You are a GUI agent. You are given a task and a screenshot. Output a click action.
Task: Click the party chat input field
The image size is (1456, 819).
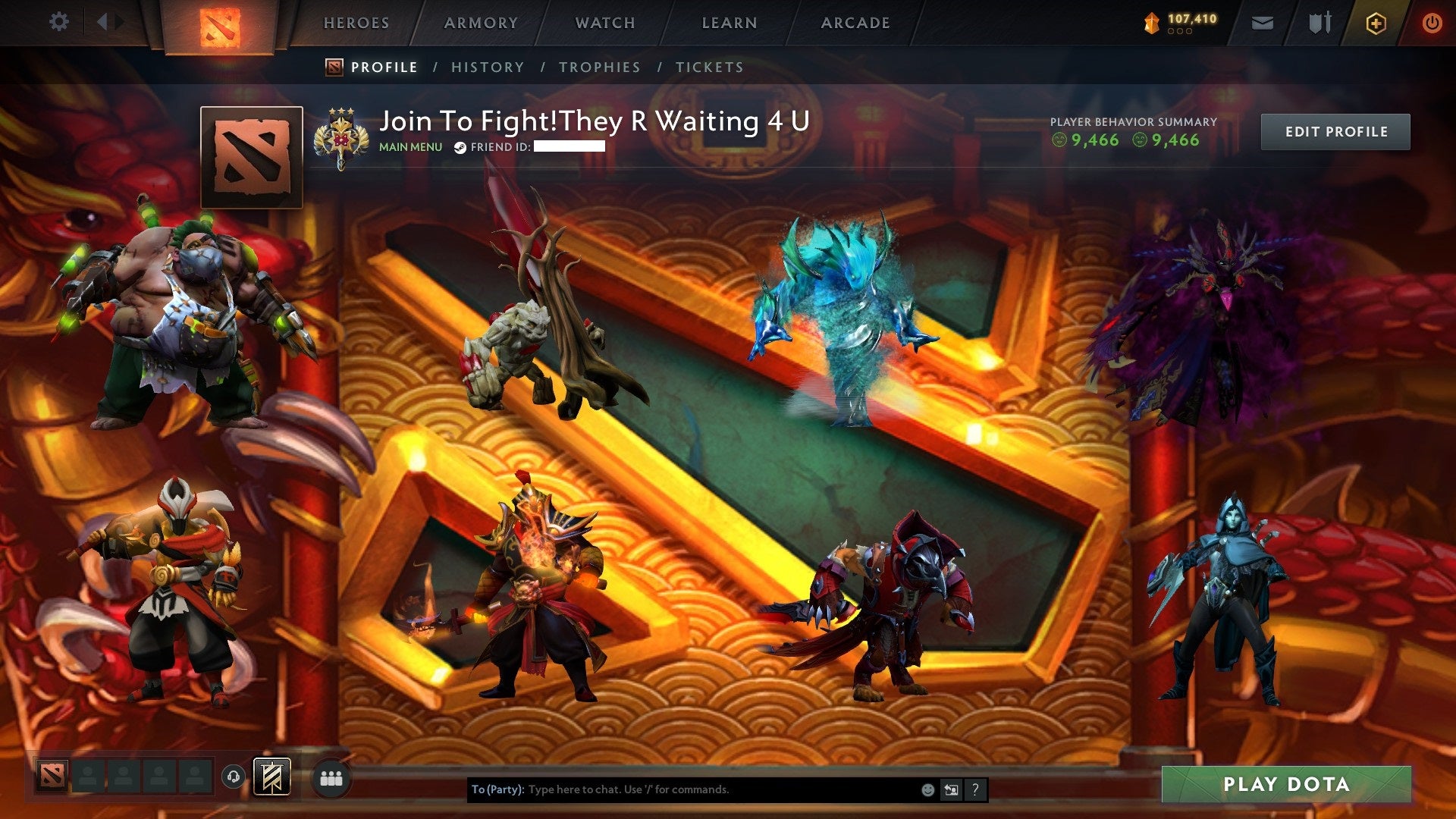pyautogui.click(x=682, y=789)
